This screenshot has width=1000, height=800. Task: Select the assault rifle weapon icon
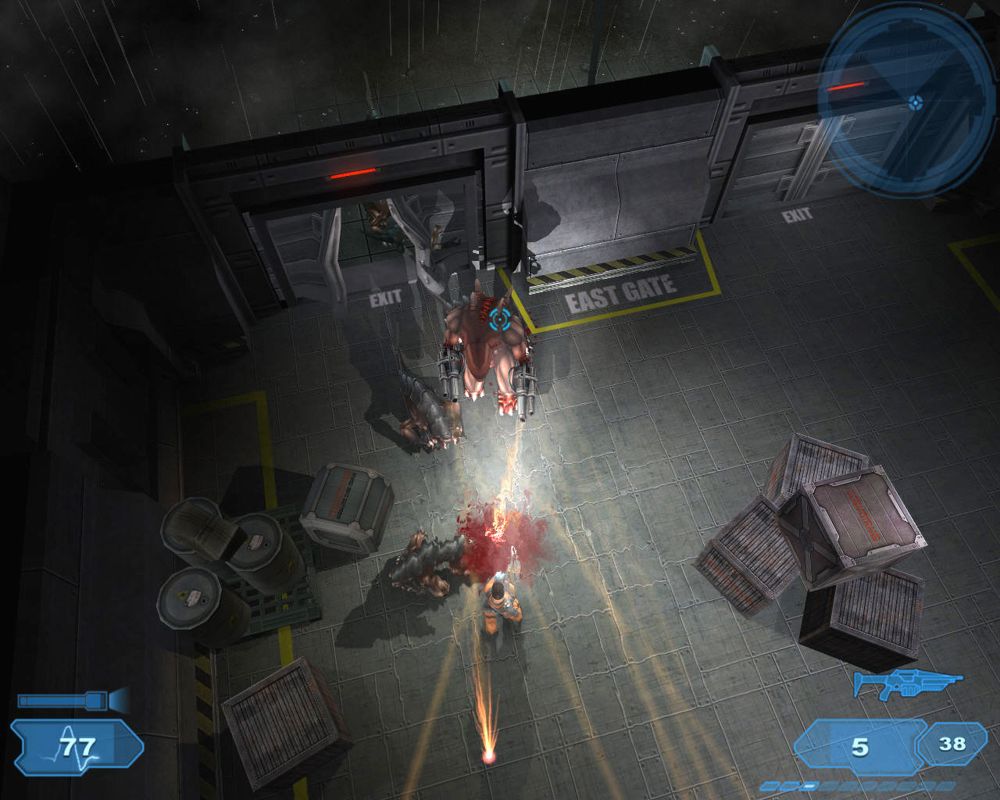click(906, 684)
